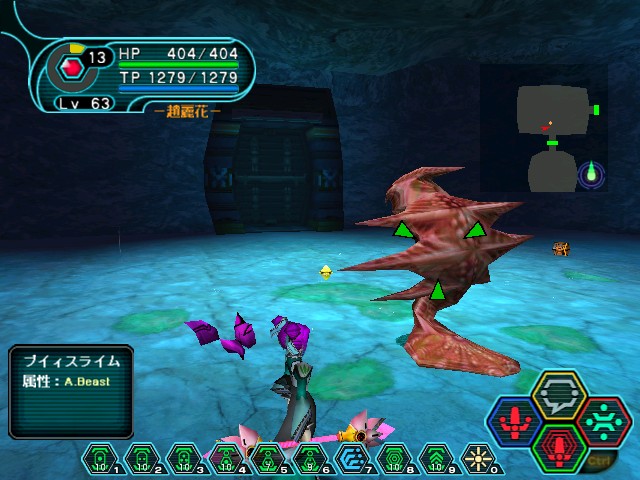Image resolution: width=640 pixels, height=480 pixels.
Task: Select hotbar slot 1
Action: coord(100,457)
